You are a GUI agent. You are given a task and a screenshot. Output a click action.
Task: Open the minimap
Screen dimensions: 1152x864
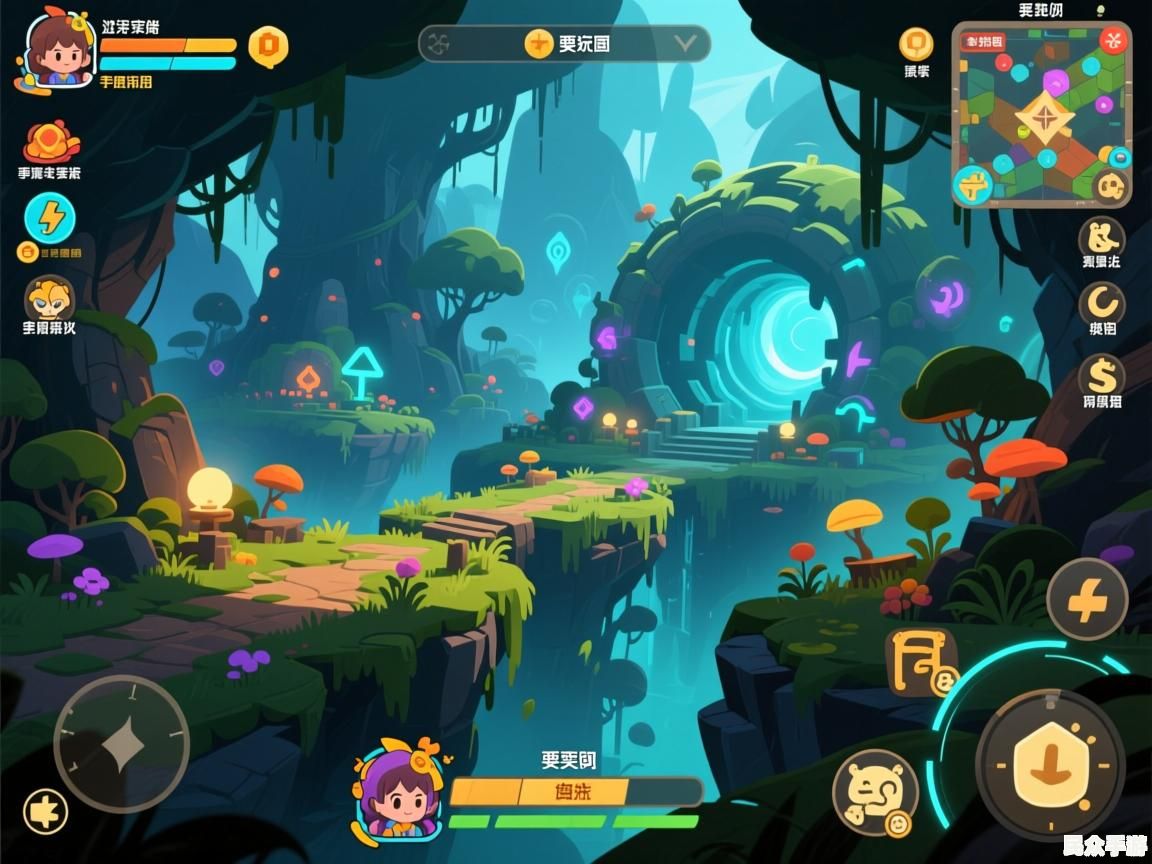click(1041, 115)
